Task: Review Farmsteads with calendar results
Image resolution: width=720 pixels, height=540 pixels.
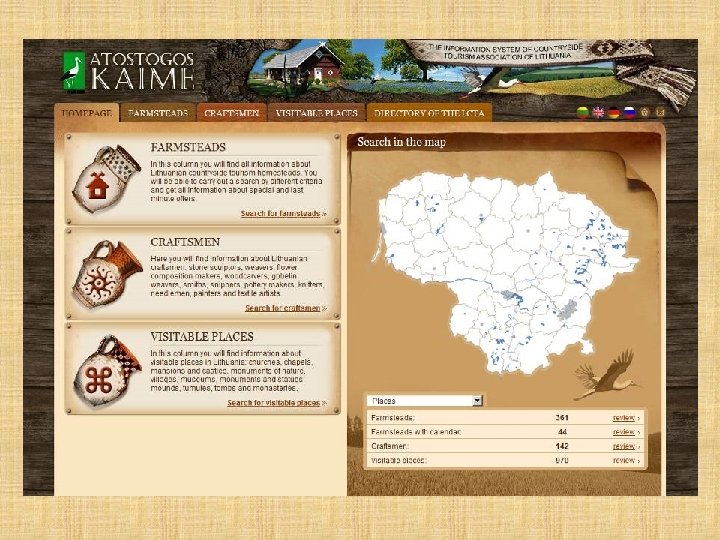Action: [x=626, y=431]
